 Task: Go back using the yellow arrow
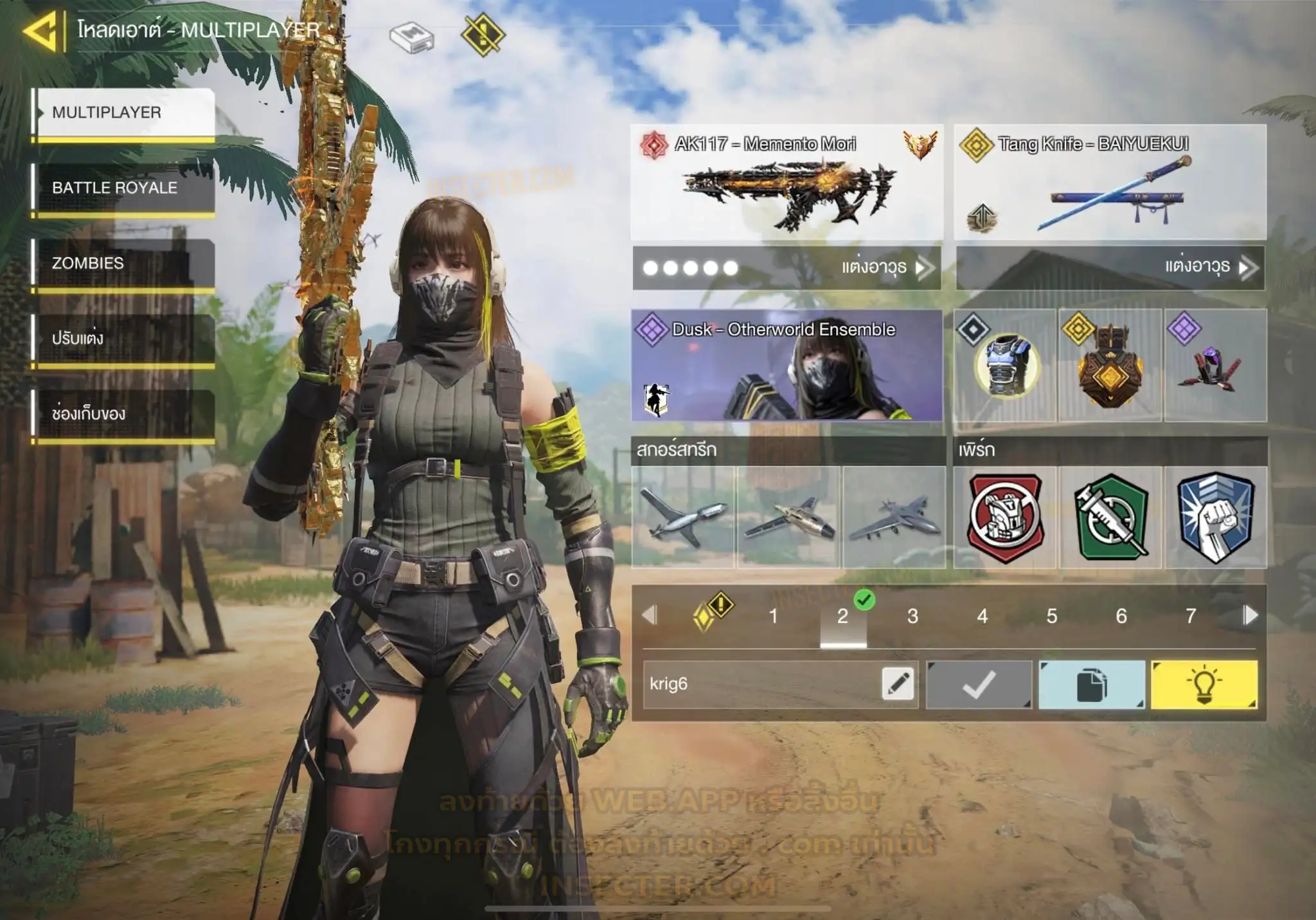pos(42,30)
